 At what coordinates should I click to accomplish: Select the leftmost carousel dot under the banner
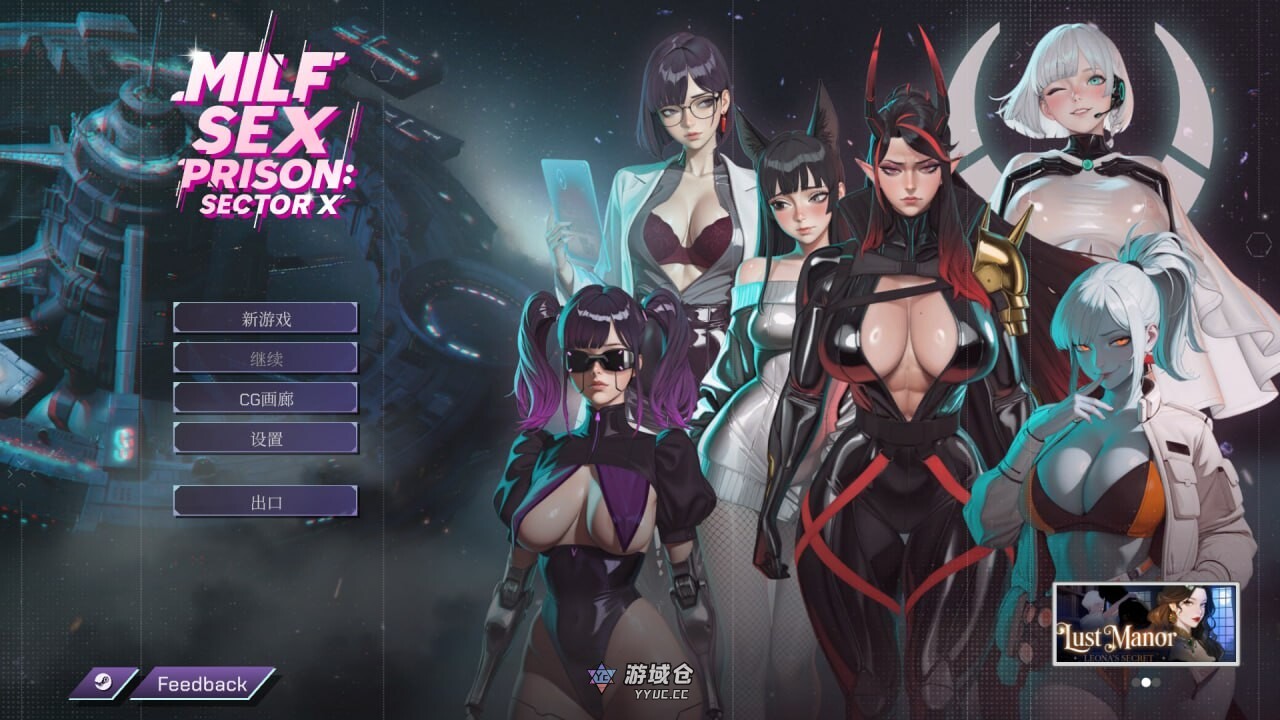1135,682
